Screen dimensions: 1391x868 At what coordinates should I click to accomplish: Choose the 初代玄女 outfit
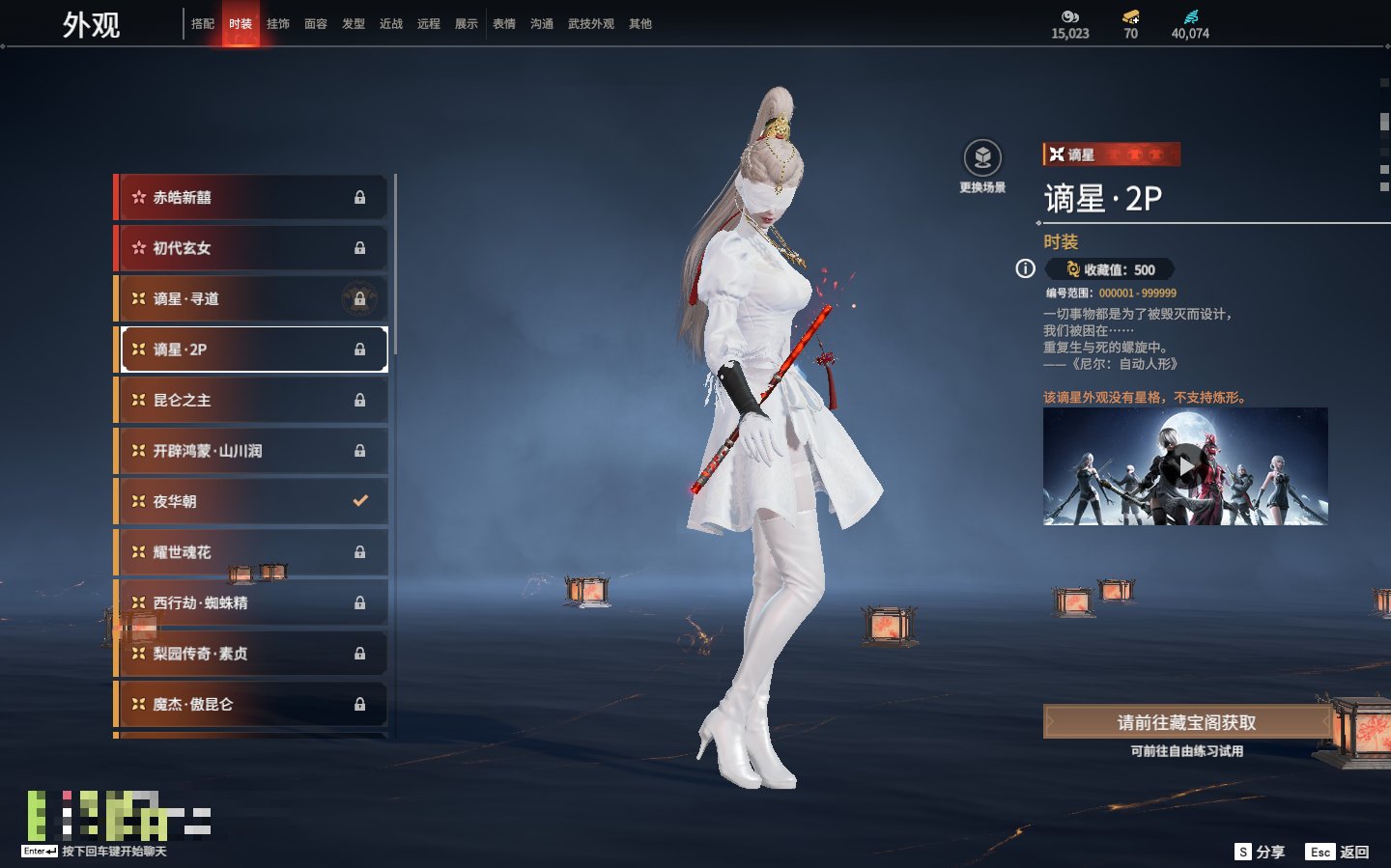[x=251, y=248]
